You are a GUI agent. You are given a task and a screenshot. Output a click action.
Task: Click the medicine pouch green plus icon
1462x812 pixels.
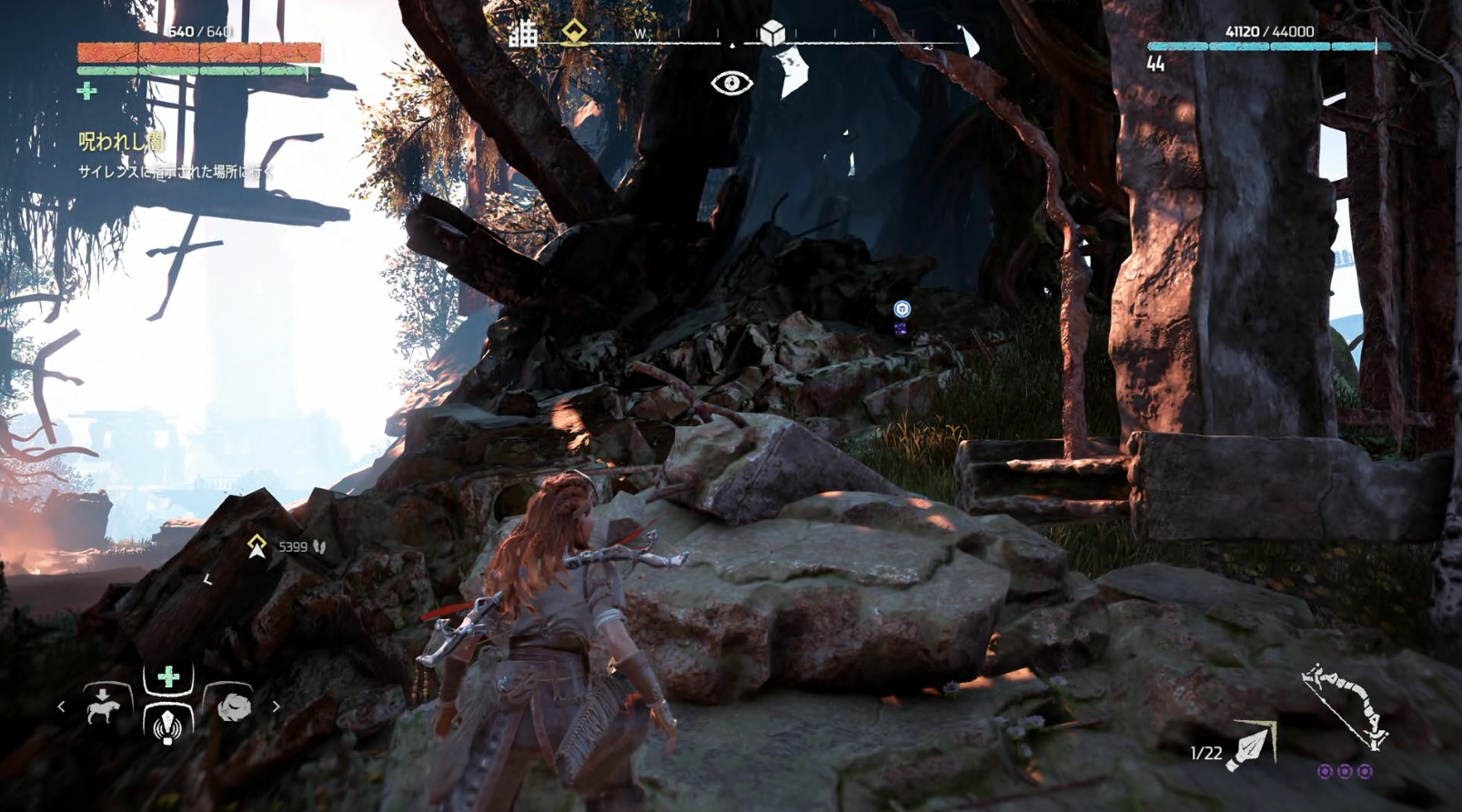[87, 91]
